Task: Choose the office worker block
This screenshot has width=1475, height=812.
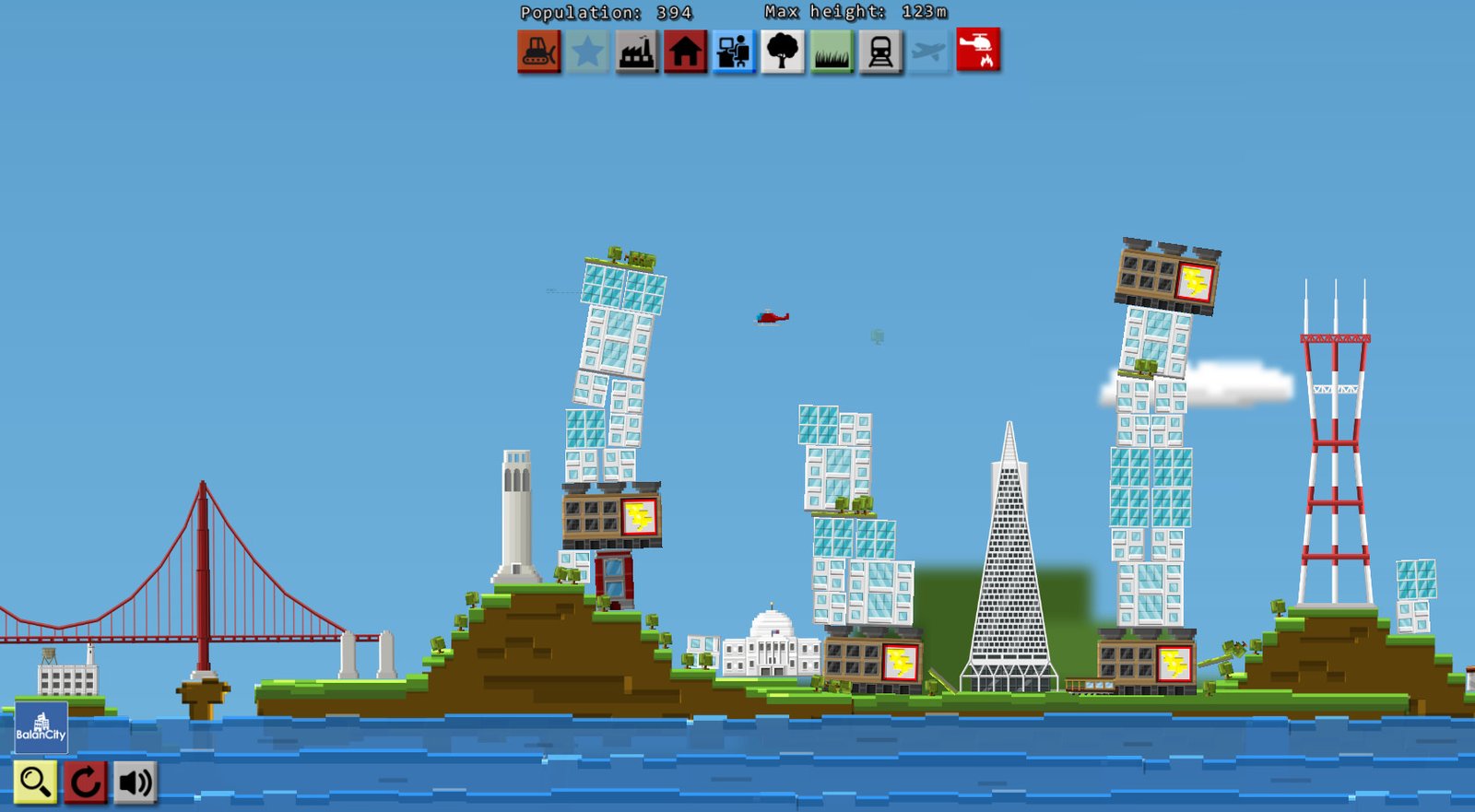Action: click(x=735, y=52)
